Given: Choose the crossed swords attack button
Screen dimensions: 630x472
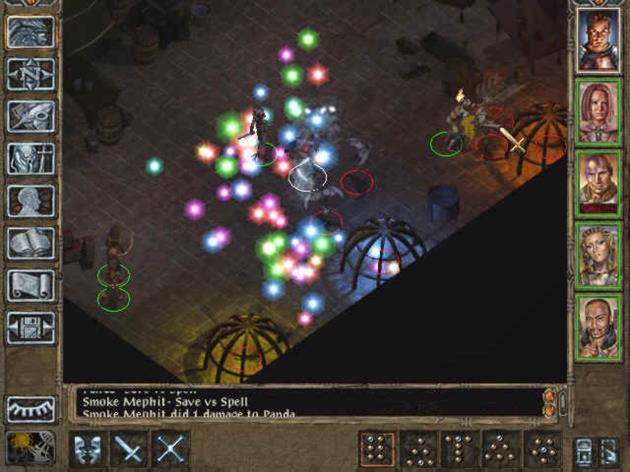Looking at the screenshot, I should [172, 449].
